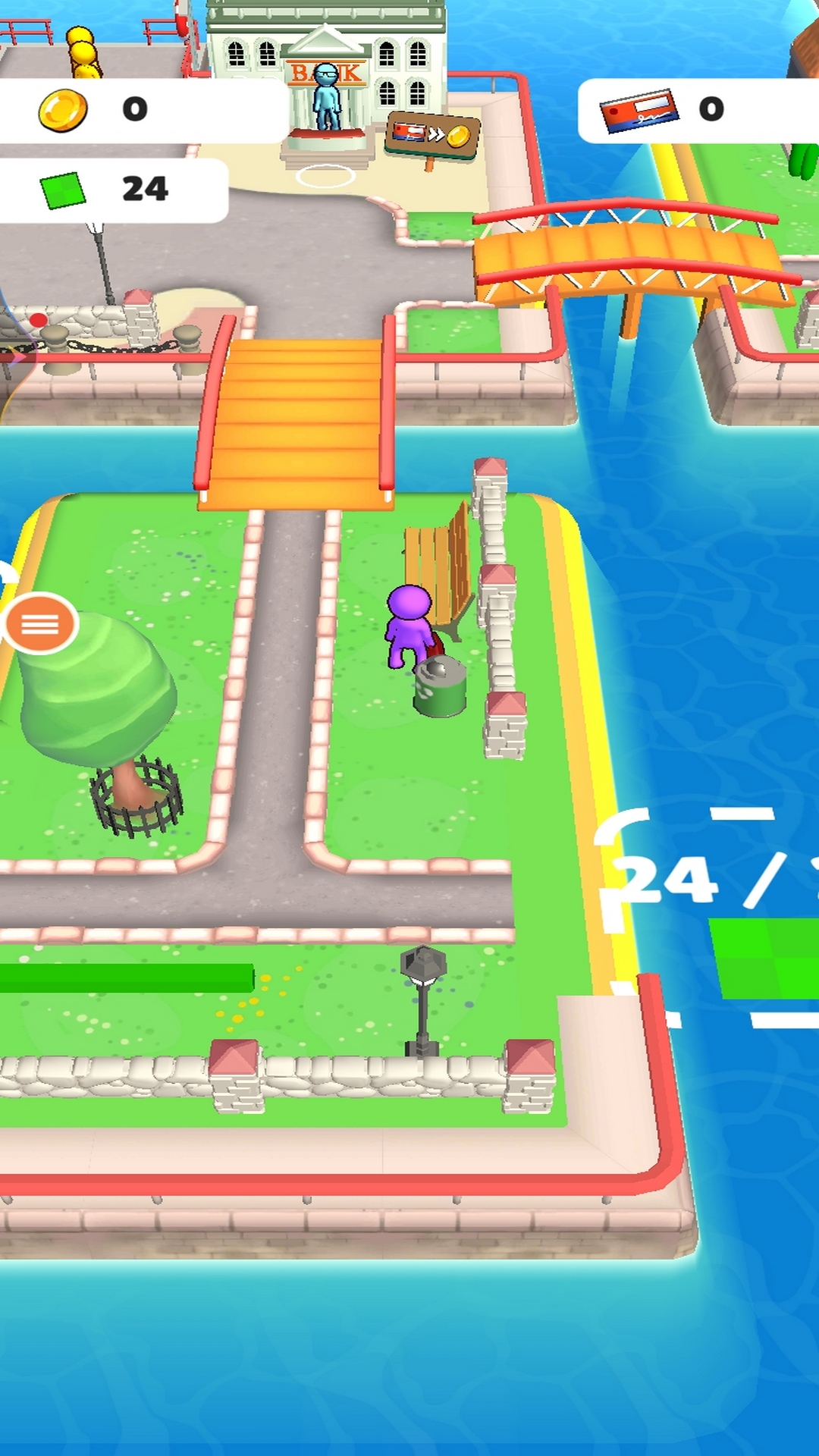Open the orange hamburger menu button
The image size is (819, 1456).
pos(40,624)
